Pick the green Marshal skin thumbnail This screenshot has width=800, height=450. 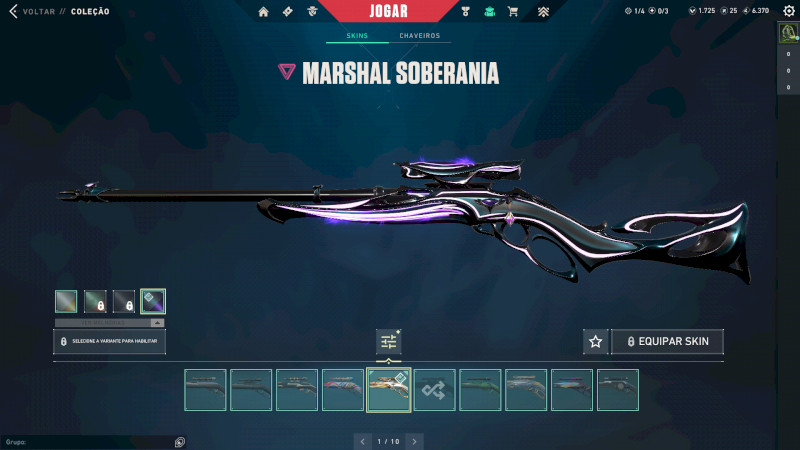pos(480,390)
